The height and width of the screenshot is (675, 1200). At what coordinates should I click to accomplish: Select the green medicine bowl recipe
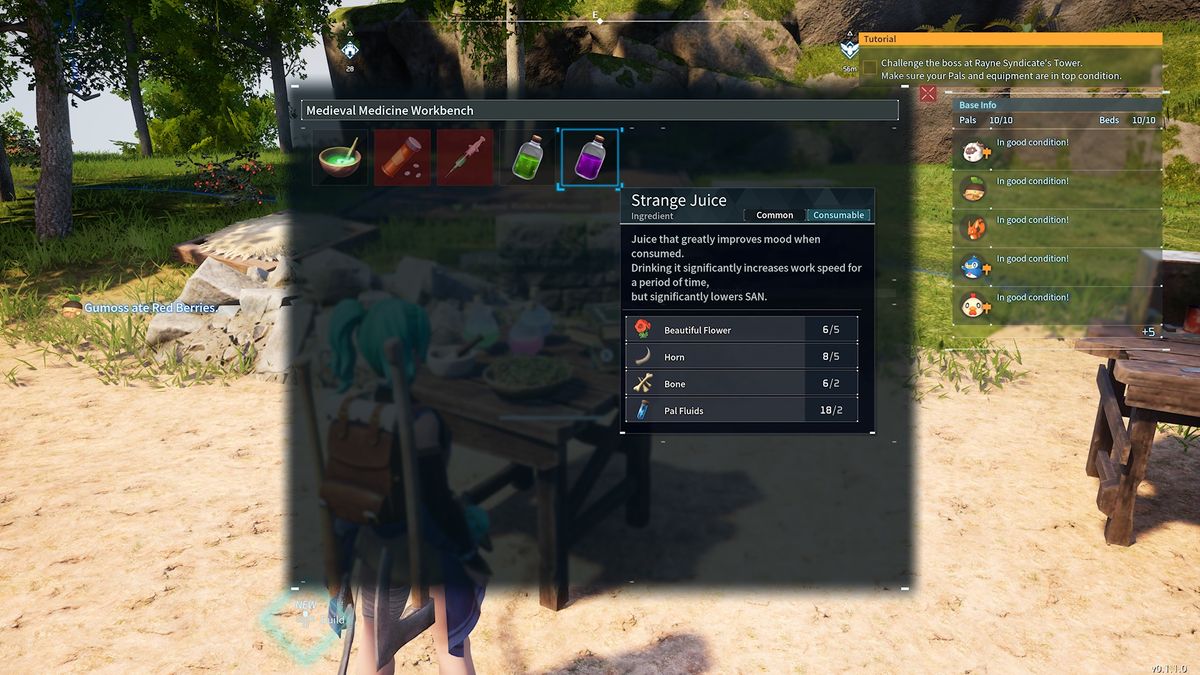click(x=340, y=158)
